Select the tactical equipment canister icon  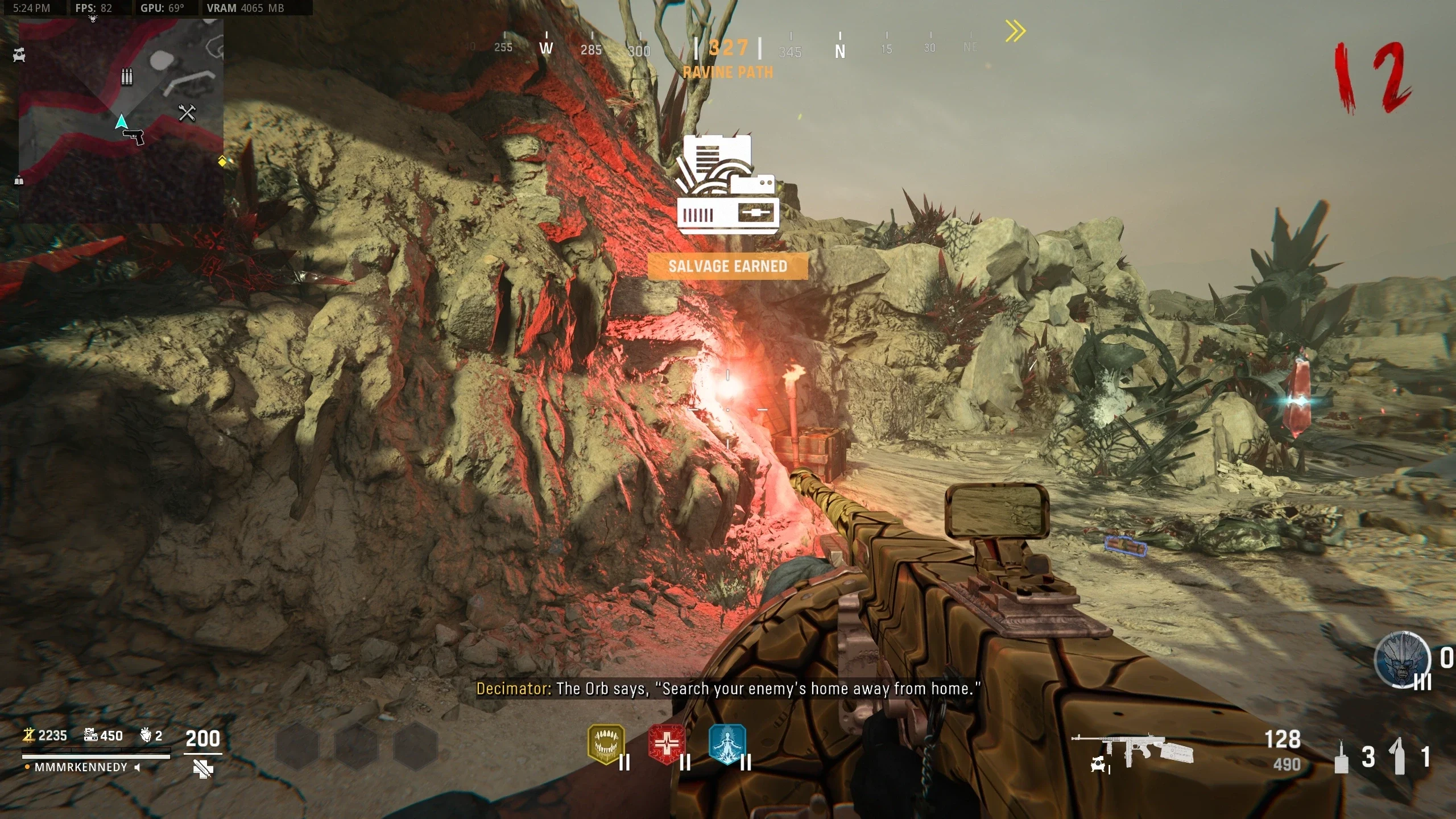point(1341,757)
